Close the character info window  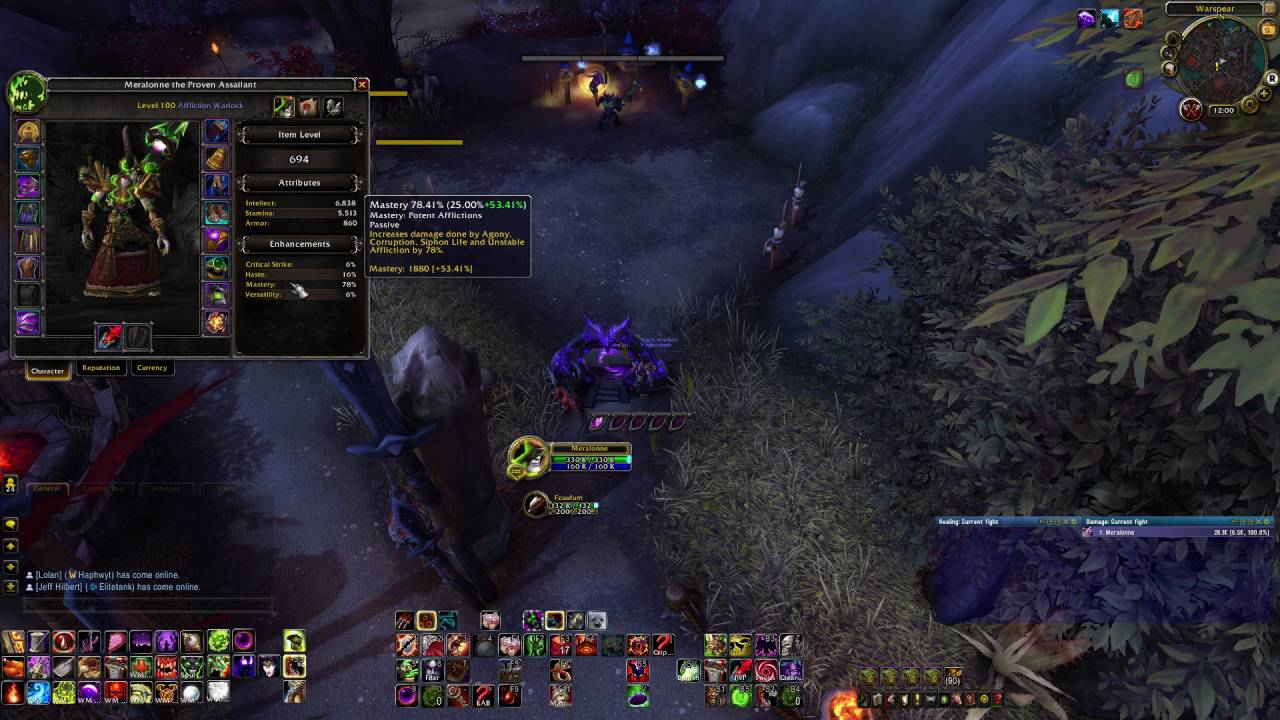point(362,85)
